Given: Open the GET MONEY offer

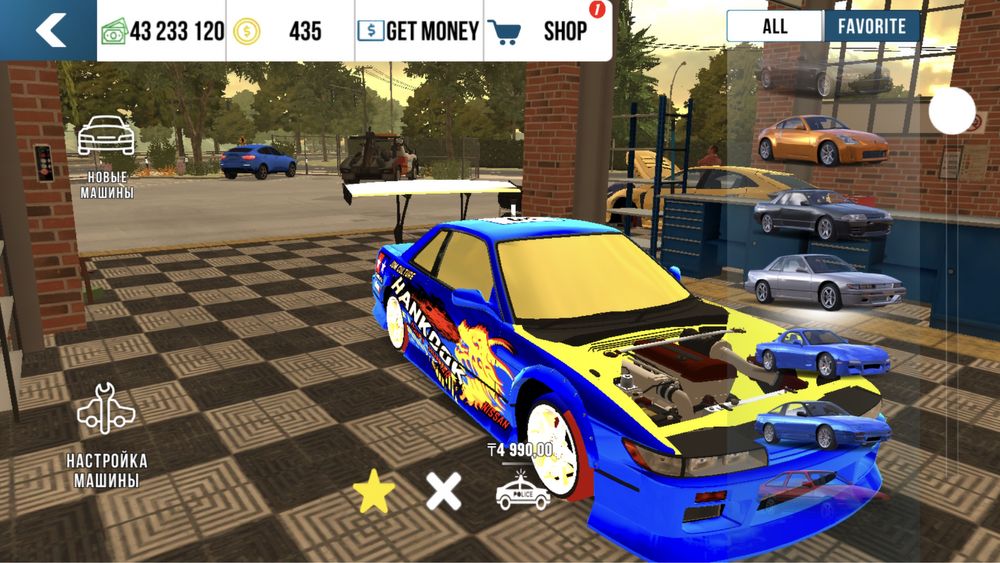Looking at the screenshot, I should [419, 31].
